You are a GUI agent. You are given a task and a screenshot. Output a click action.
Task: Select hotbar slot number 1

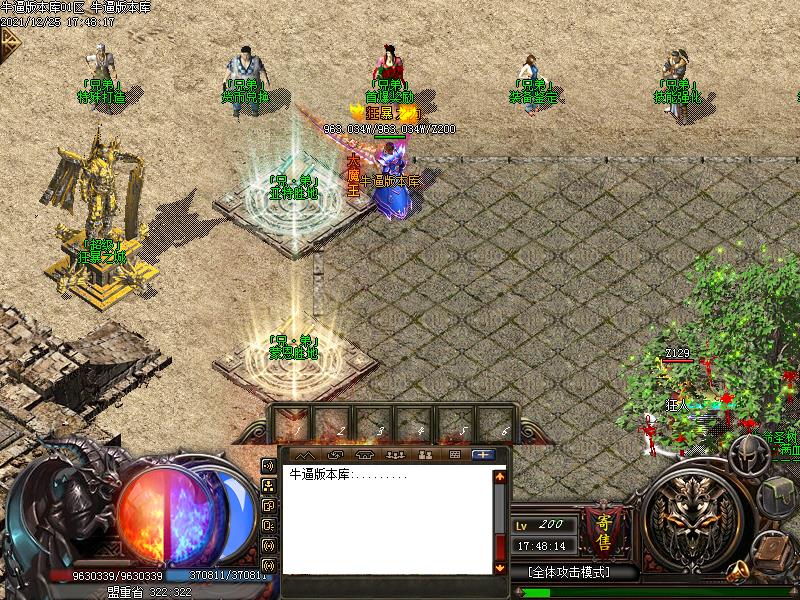click(x=295, y=420)
